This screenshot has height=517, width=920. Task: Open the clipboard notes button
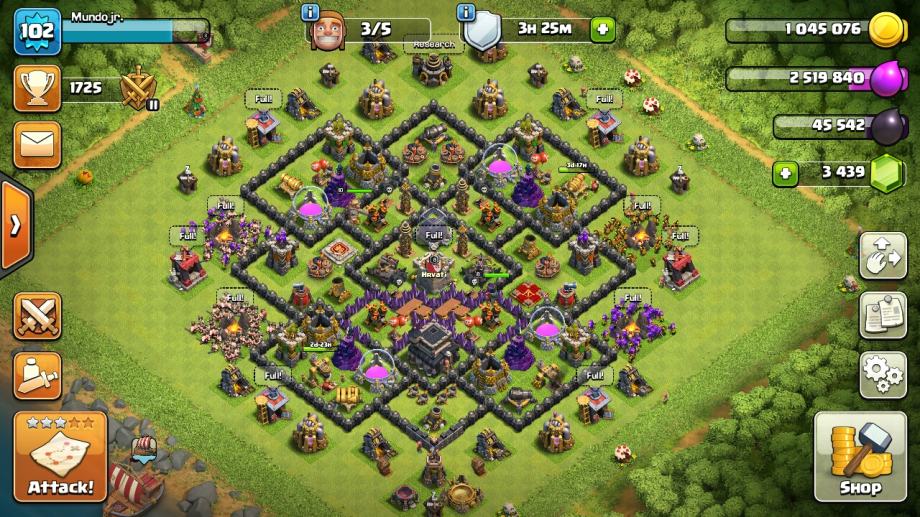(882, 316)
